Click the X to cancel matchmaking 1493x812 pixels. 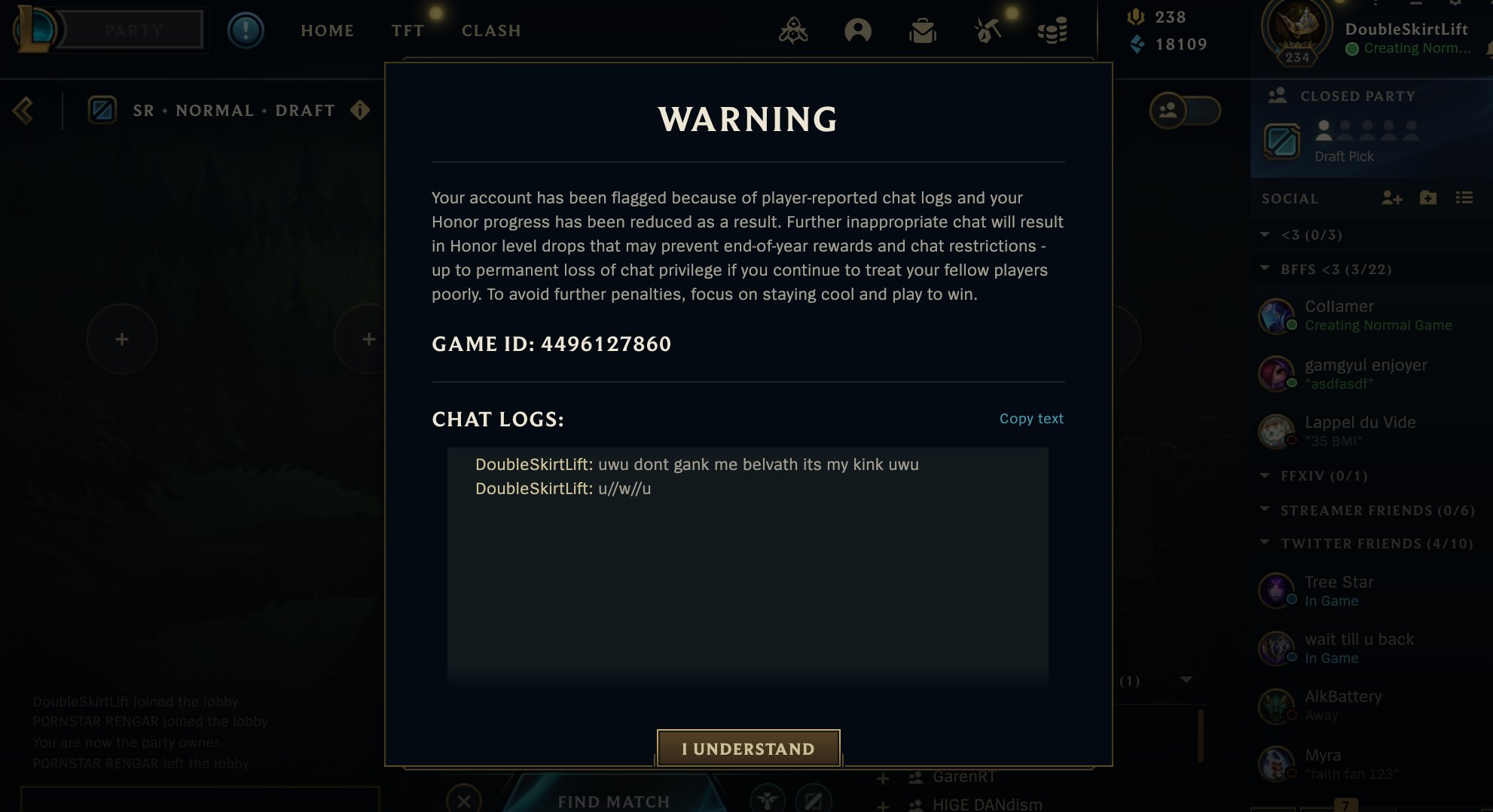click(464, 801)
